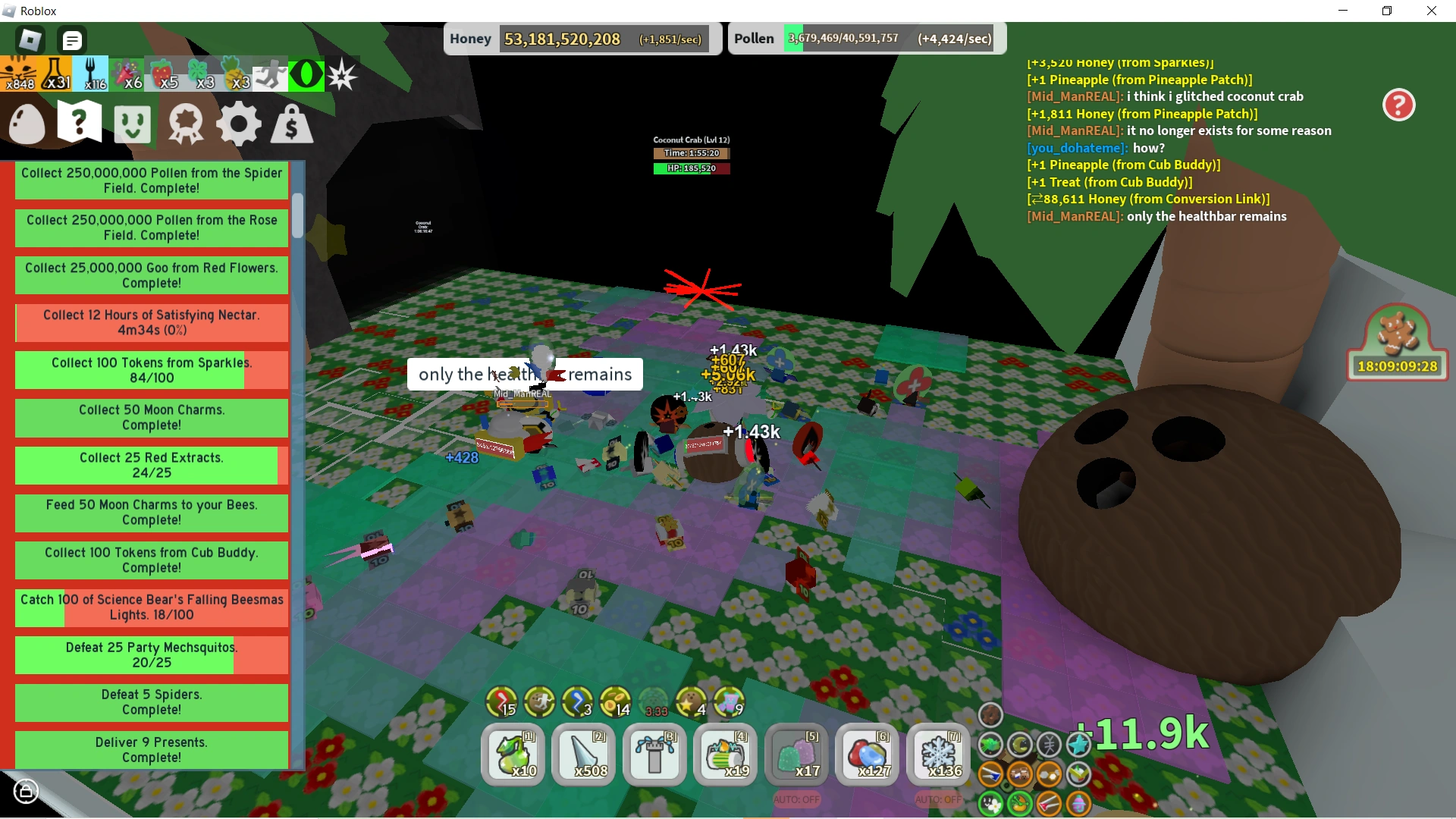Enable AUTO on the snowflake slot 7
This screenshot has height=819, width=1456.
click(938, 799)
